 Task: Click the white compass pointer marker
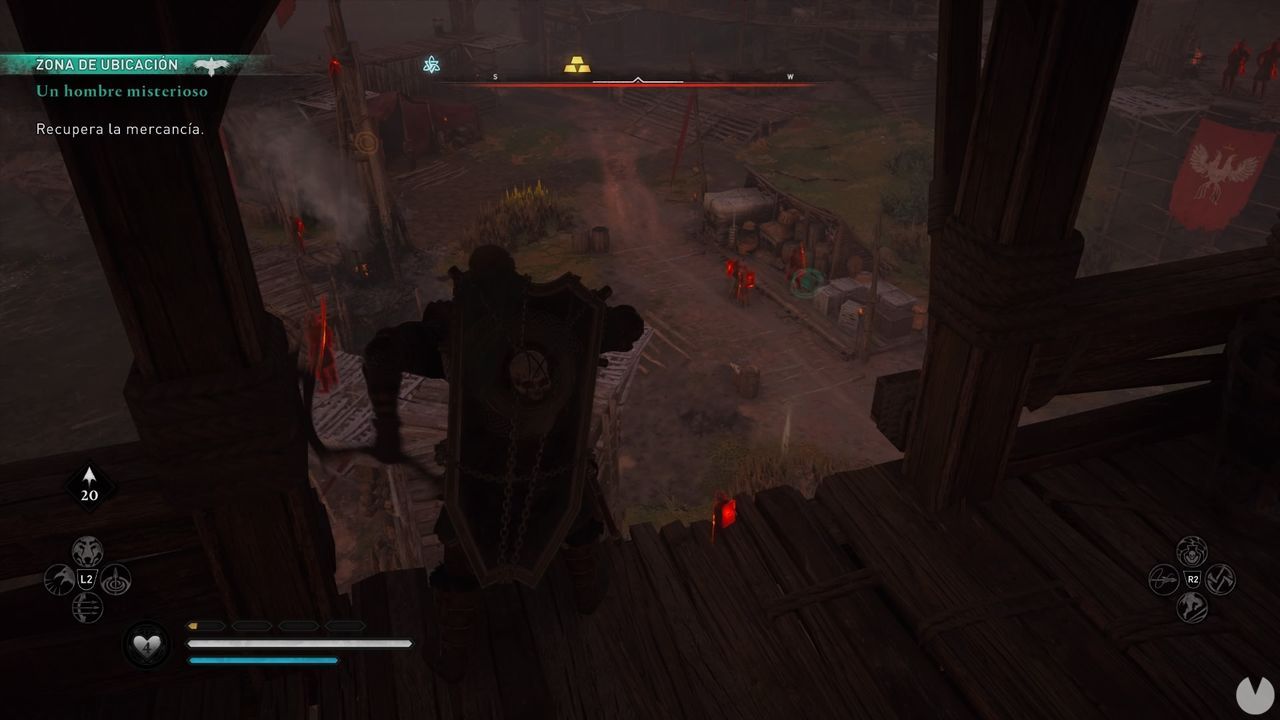(x=637, y=77)
